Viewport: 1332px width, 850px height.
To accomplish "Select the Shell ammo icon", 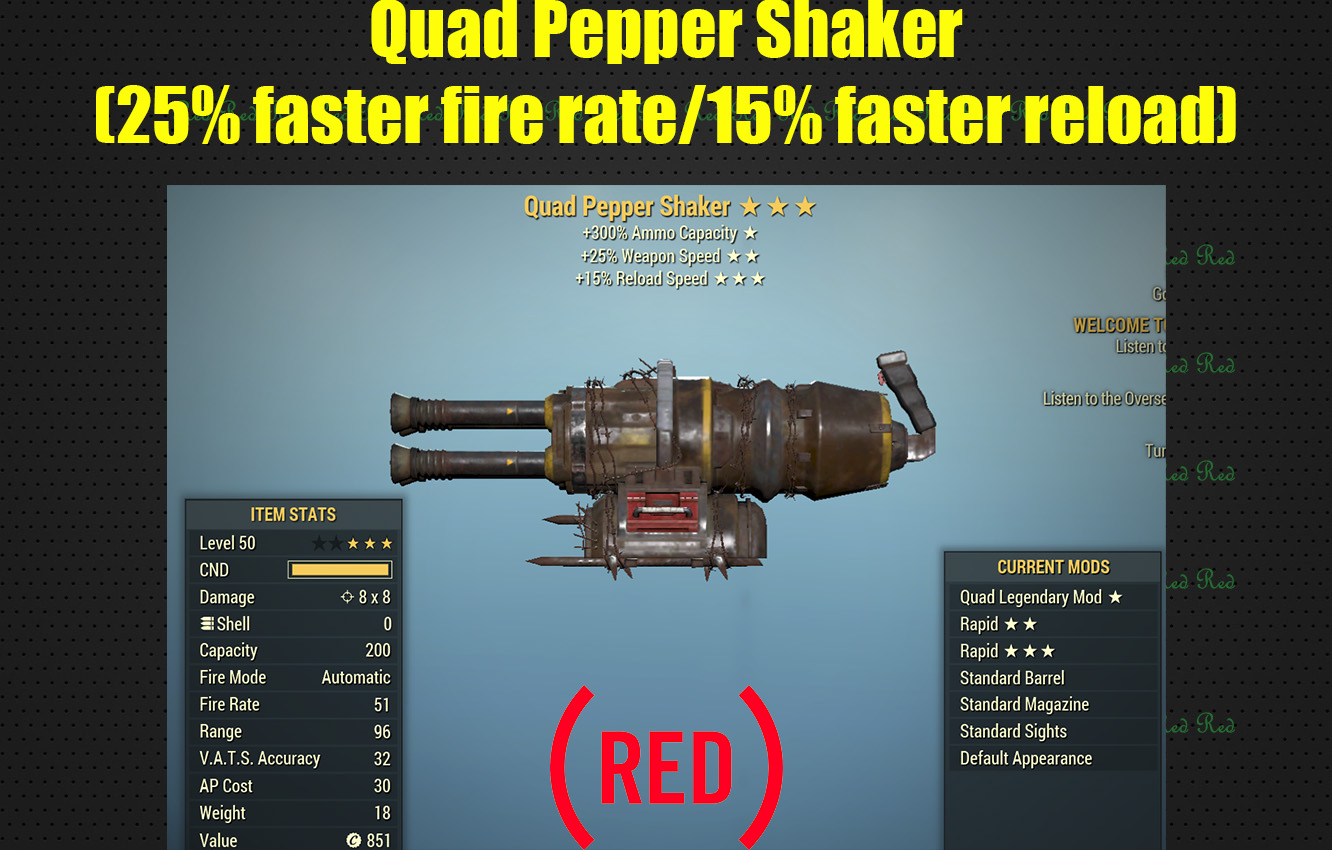I will [x=208, y=623].
